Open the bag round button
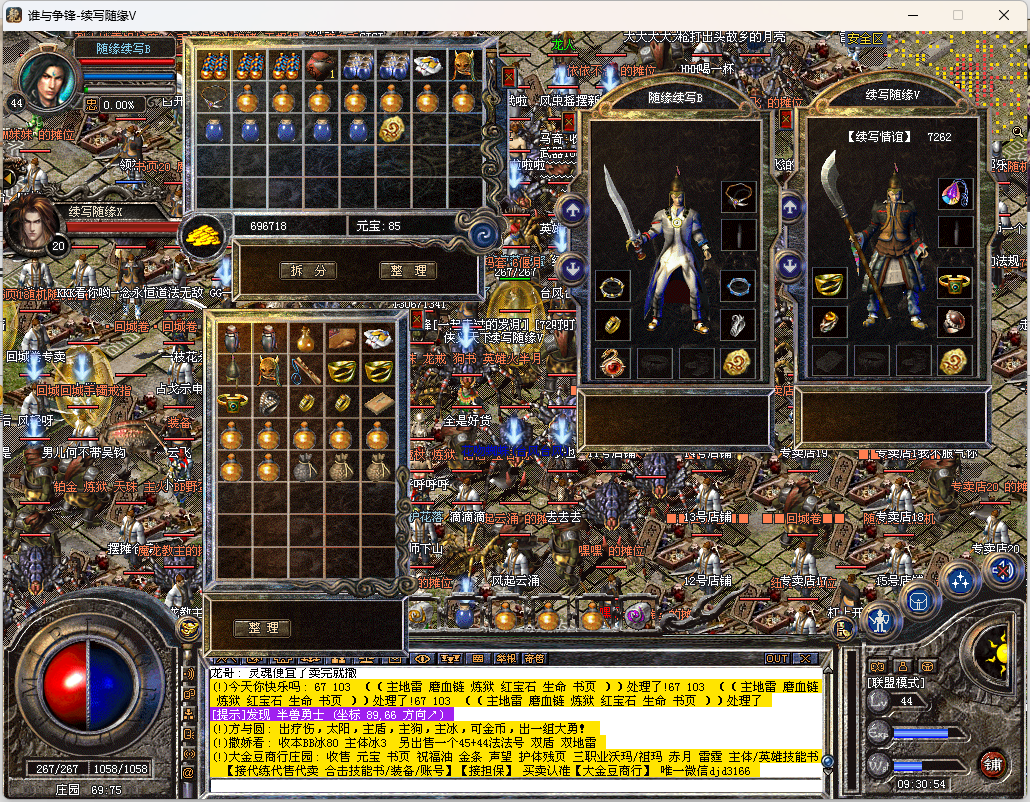The image size is (1030, 802). pos(920,601)
